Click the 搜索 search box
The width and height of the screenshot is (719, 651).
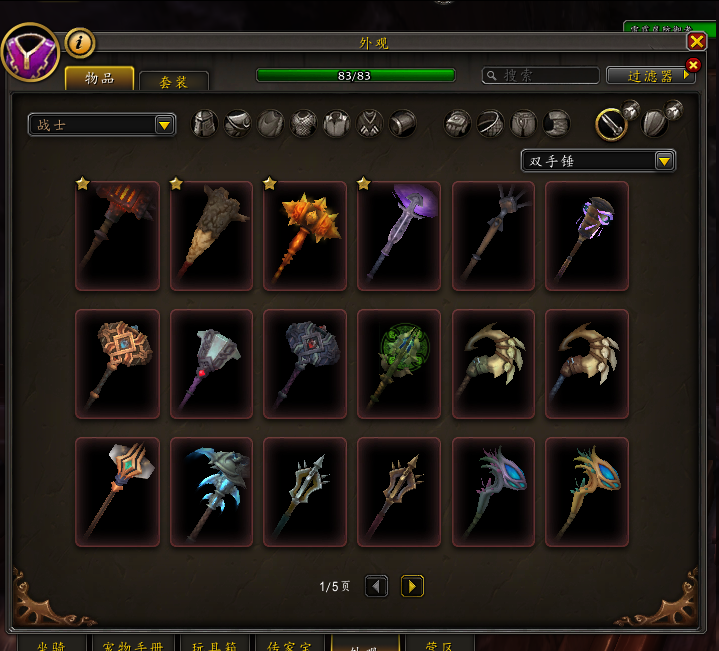click(540, 75)
